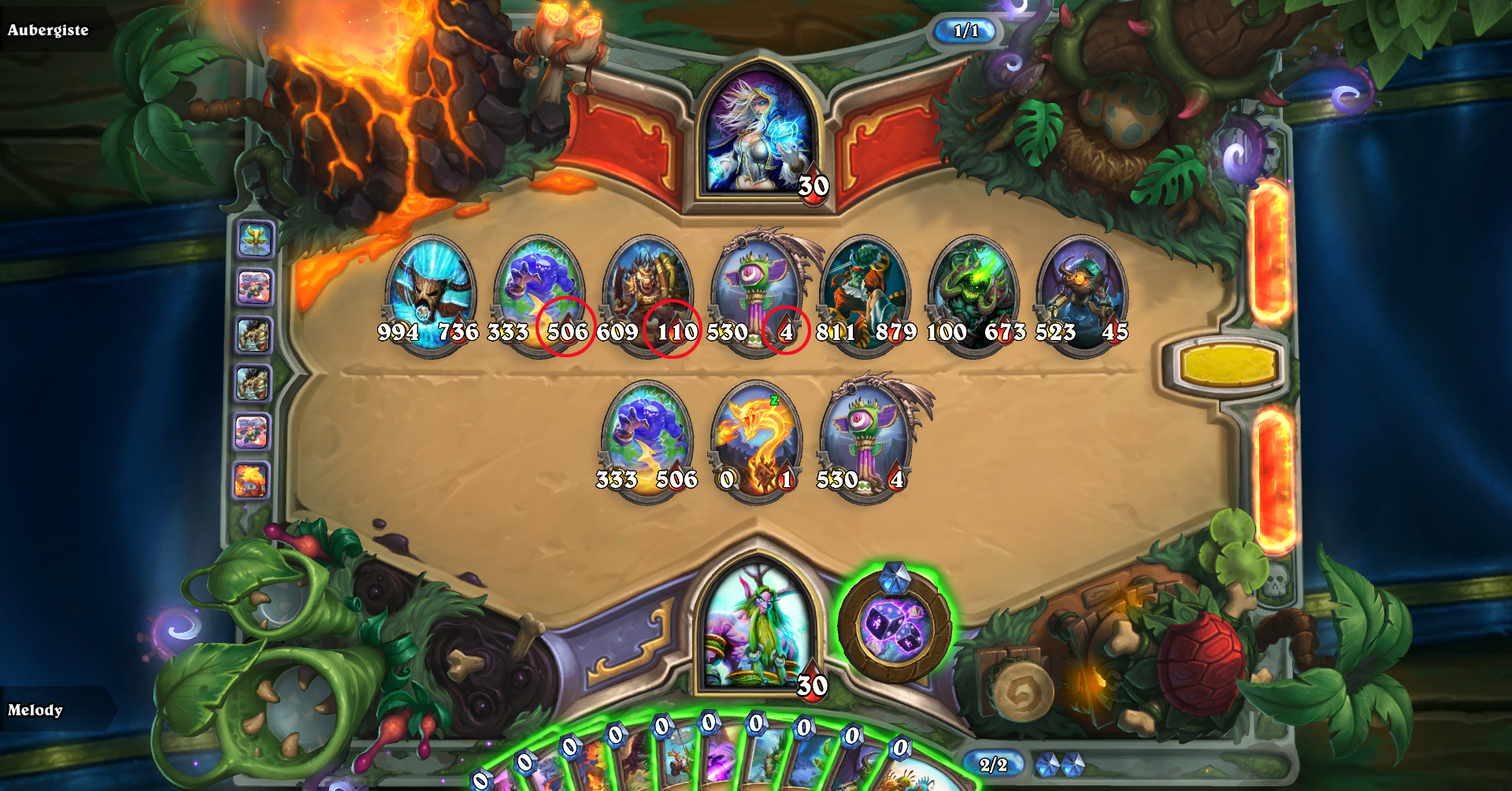This screenshot has height=791, width=1512.
Task: Click the Melody name banner
Action: (37, 710)
